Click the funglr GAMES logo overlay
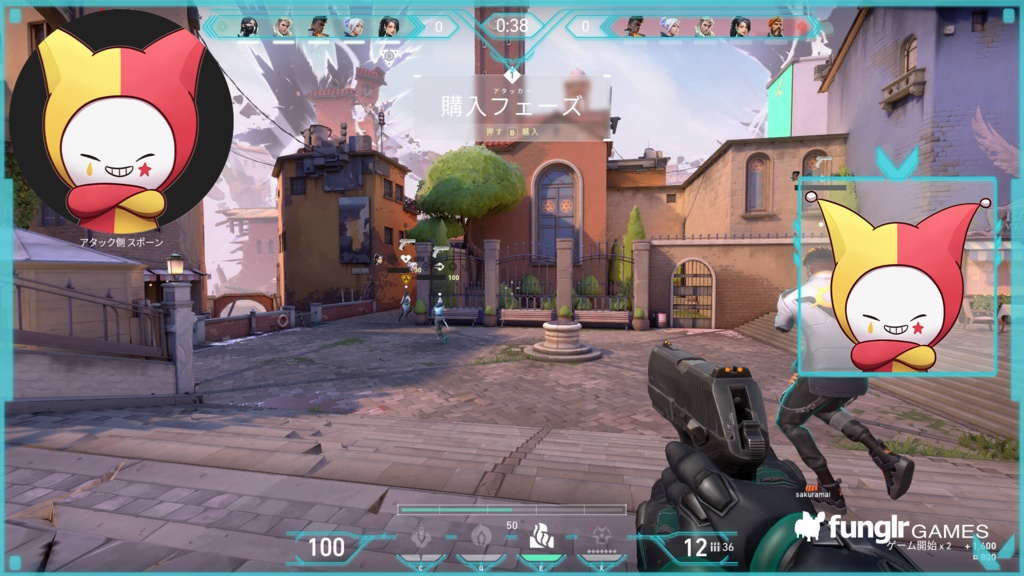Viewport: 1024px width, 576px height. pos(892,528)
